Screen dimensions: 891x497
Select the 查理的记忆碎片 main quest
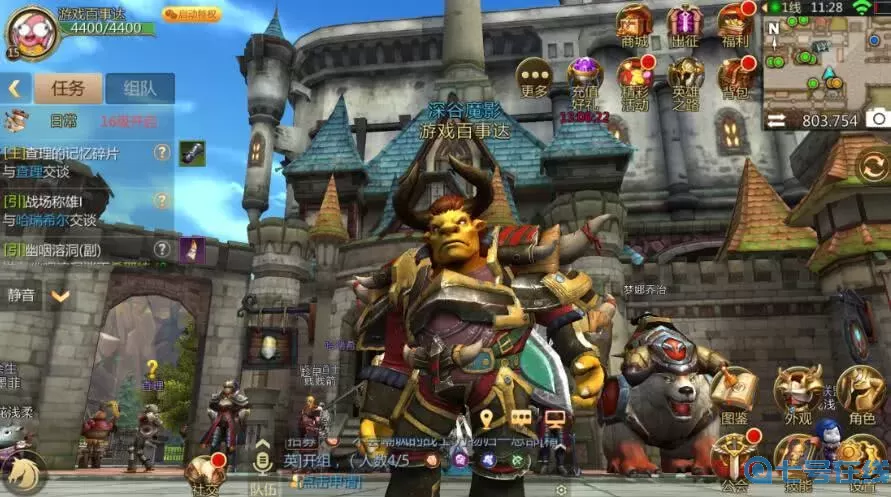pos(70,160)
